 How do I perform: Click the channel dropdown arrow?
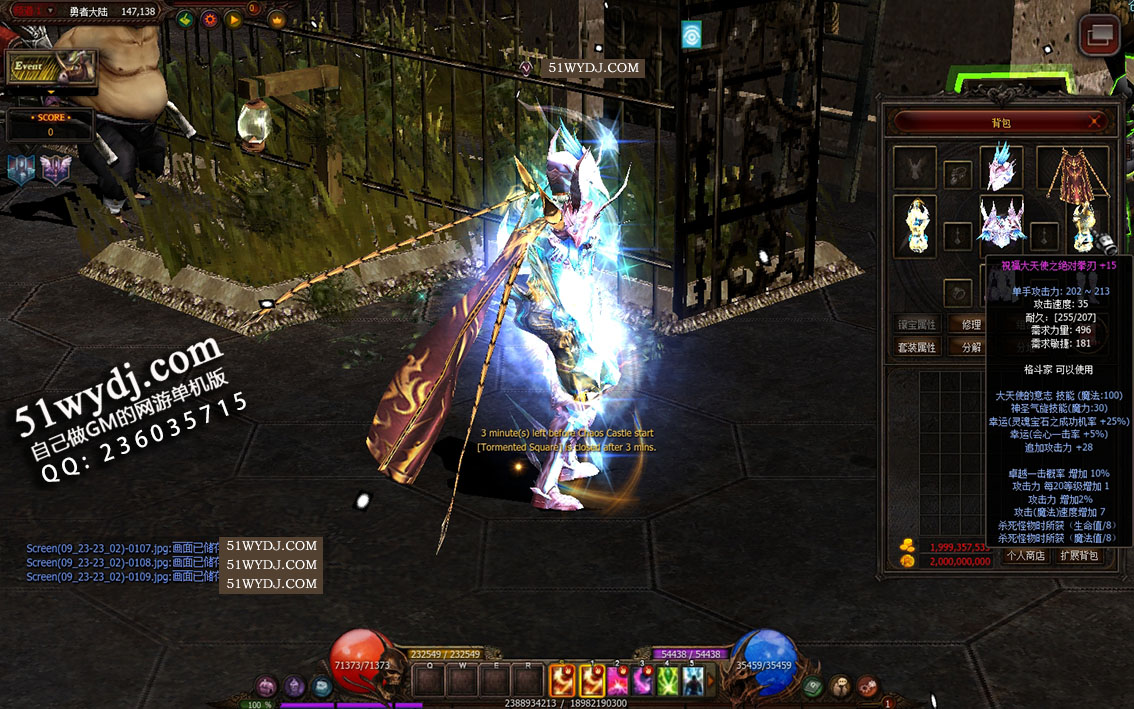point(50,11)
